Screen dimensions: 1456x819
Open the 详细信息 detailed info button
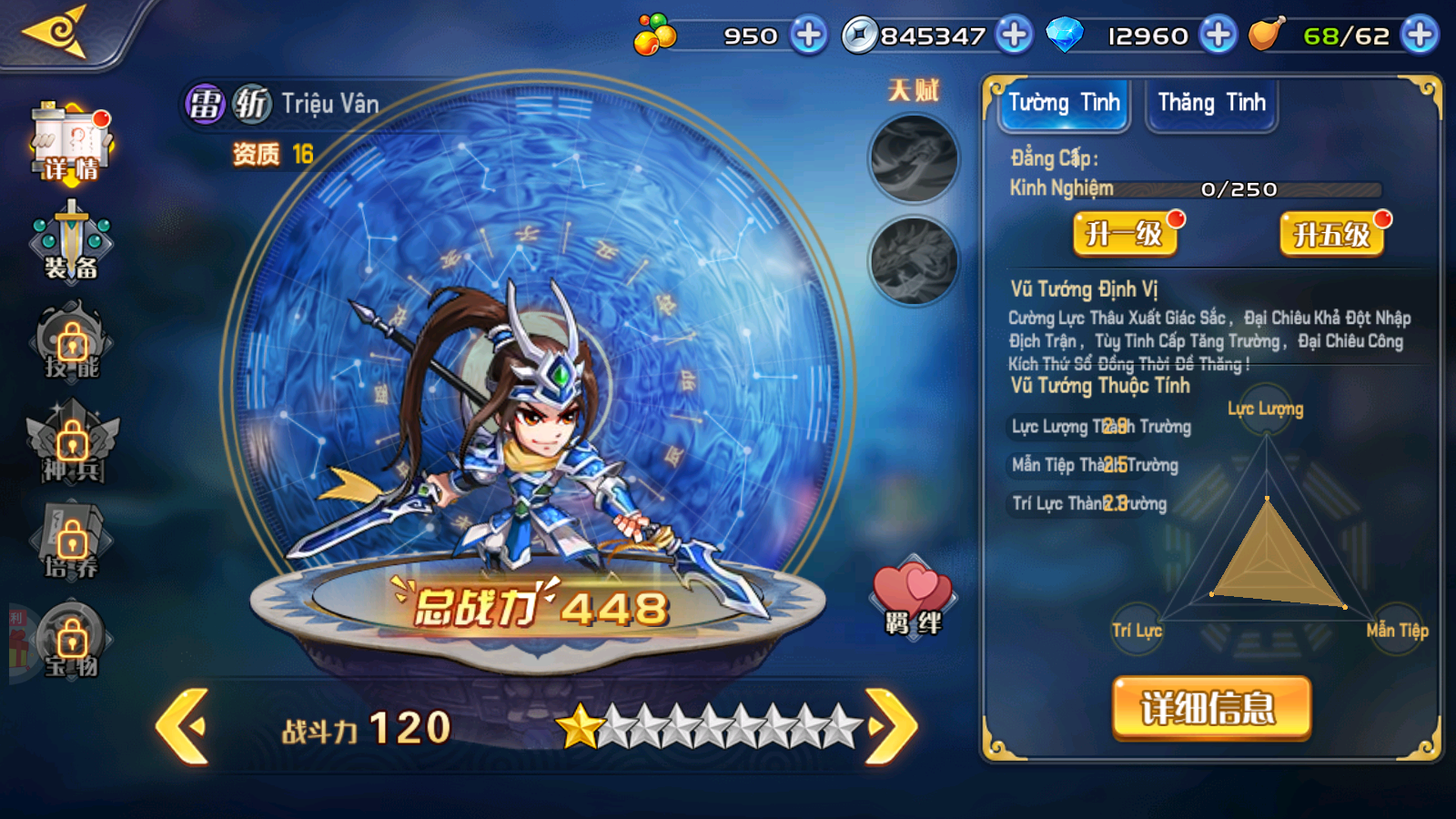[1211, 708]
